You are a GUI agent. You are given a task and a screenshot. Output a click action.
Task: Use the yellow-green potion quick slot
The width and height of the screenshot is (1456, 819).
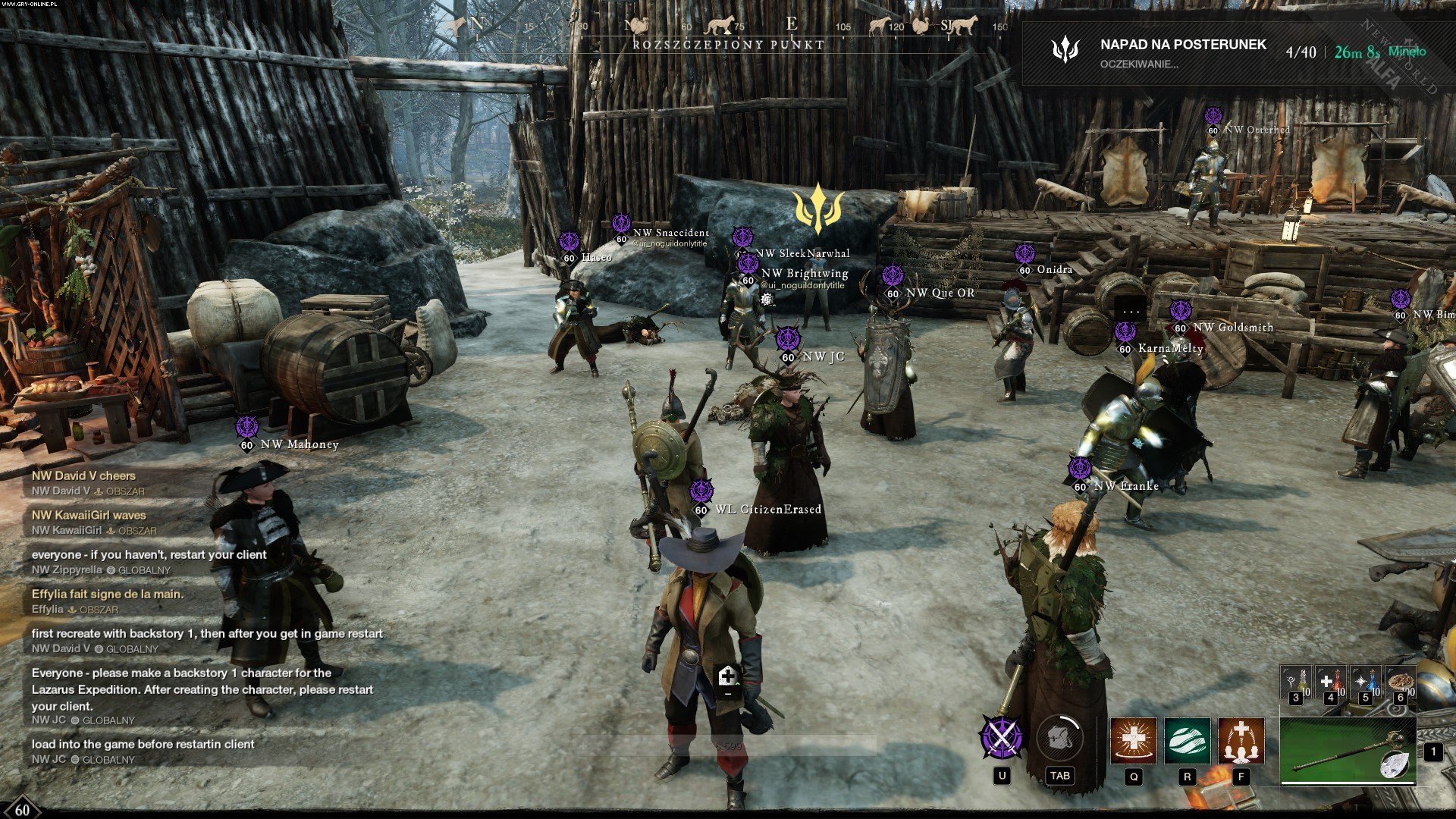point(1296,682)
